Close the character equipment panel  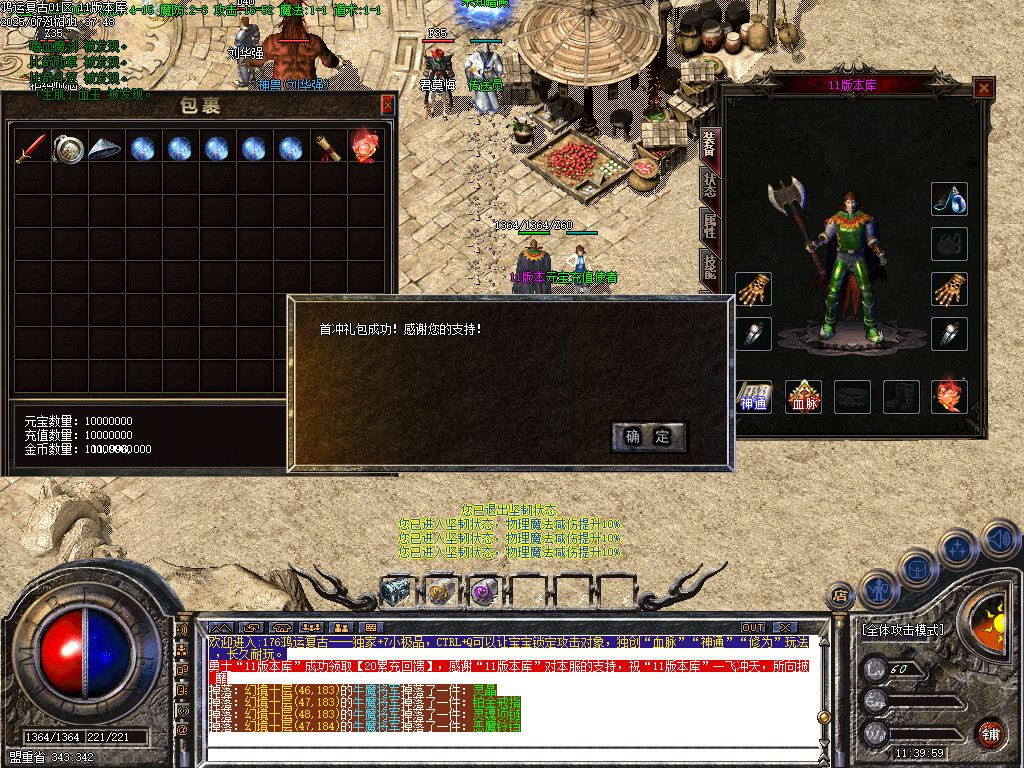pos(984,88)
